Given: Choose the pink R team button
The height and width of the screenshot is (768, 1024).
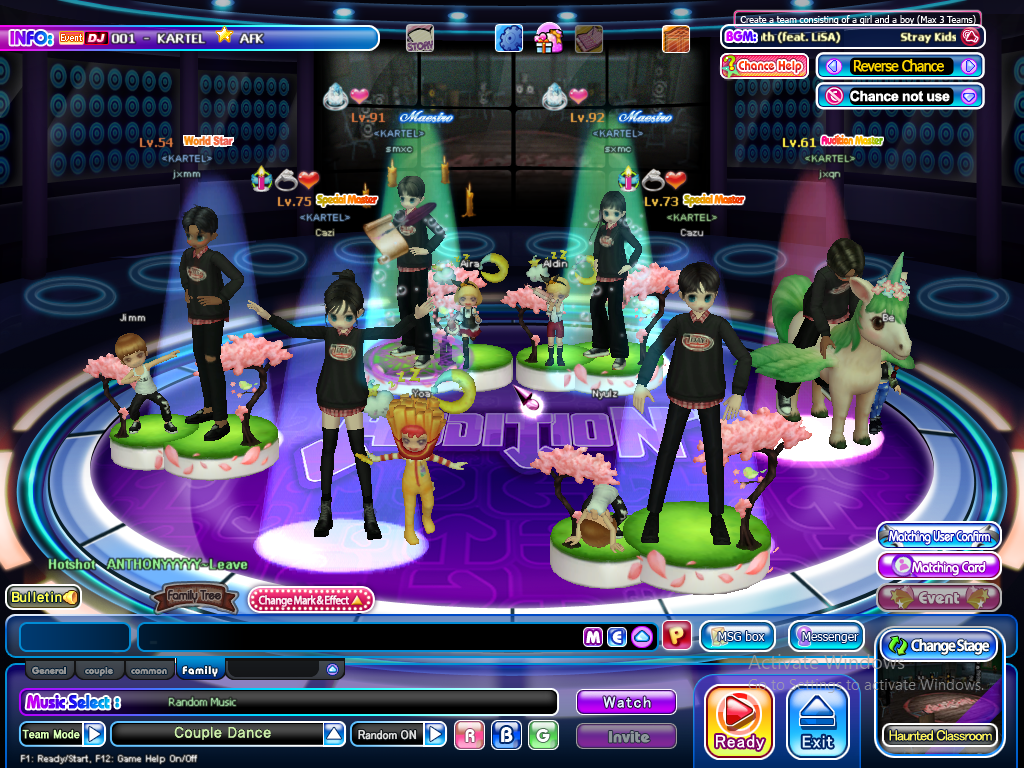Looking at the screenshot, I should pyautogui.click(x=469, y=735).
